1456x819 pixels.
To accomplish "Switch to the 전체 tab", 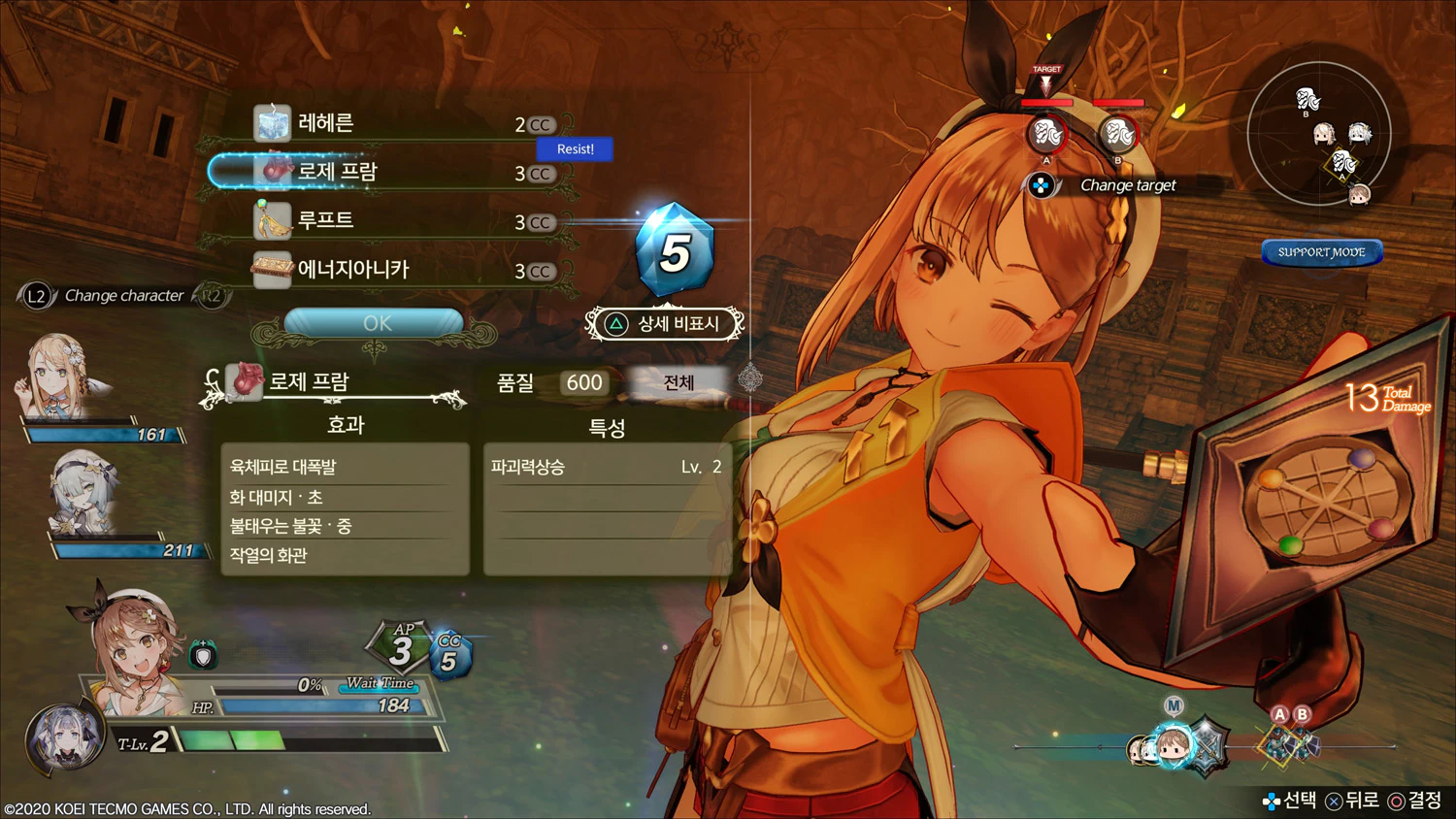I will coord(678,382).
